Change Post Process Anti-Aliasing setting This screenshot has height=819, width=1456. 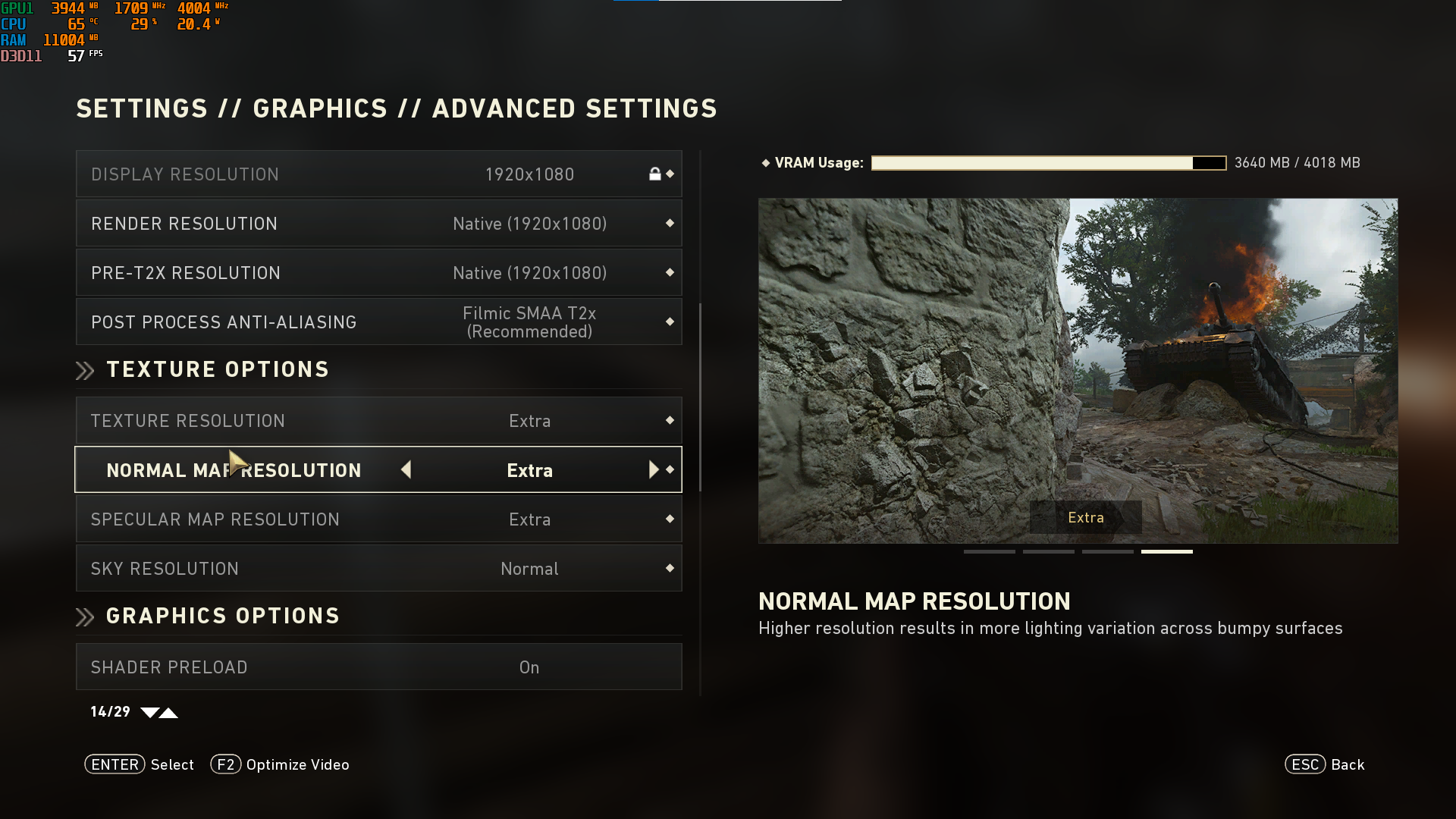point(378,322)
